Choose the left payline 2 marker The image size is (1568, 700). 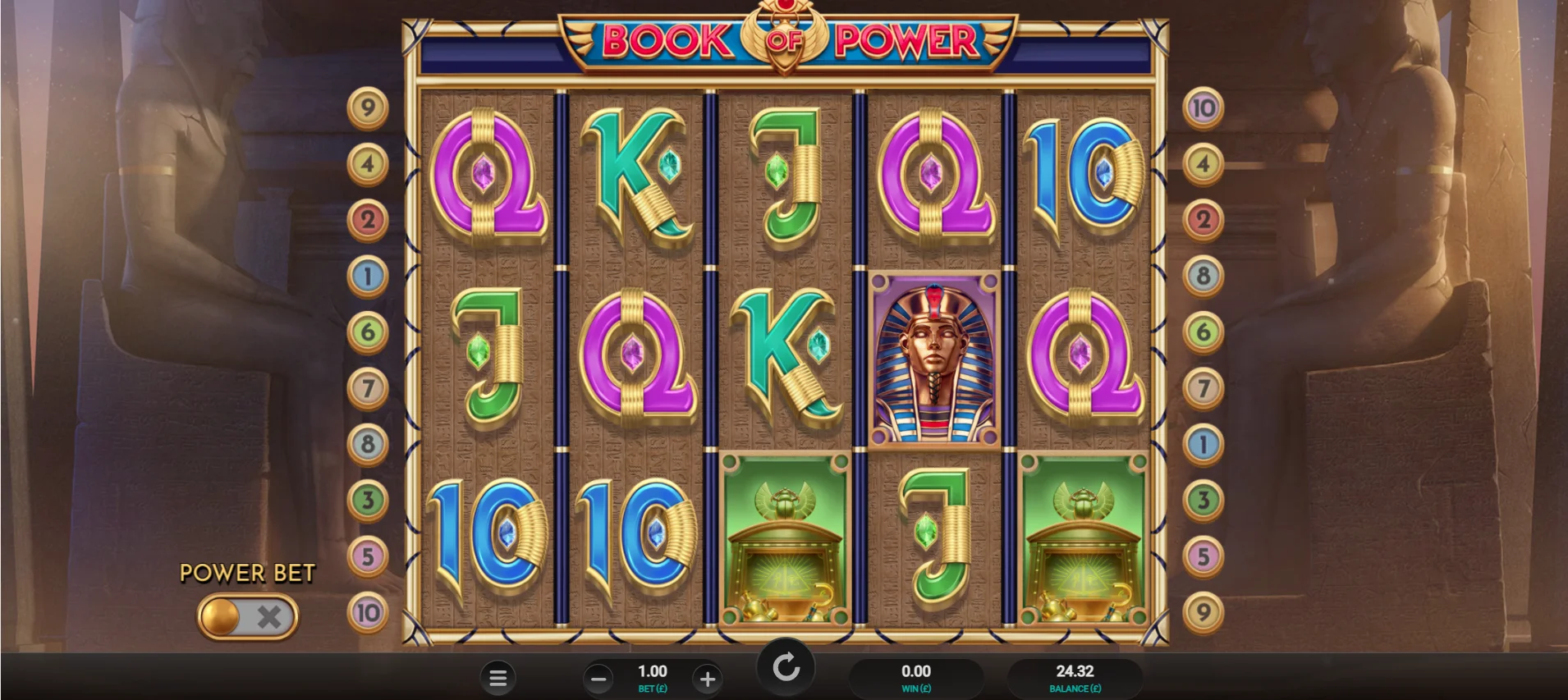coord(368,220)
